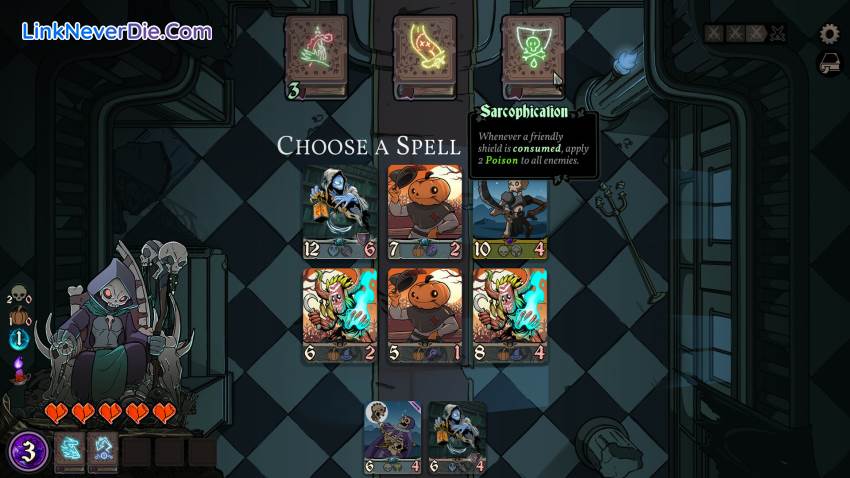Pick the spell book with yellow banner

pos(424,55)
